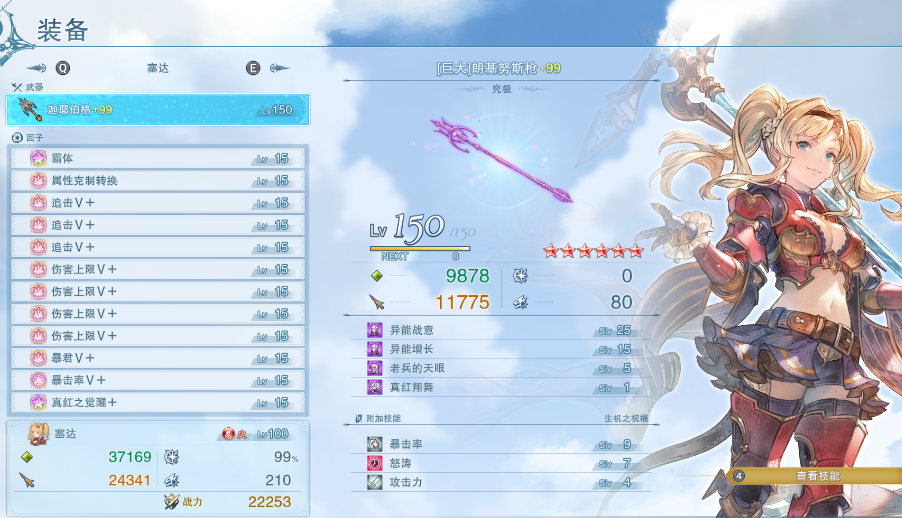Select the 迦耶伯格 +99 weapon slot
The width and height of the screenshot is (902, 518).
160,109
